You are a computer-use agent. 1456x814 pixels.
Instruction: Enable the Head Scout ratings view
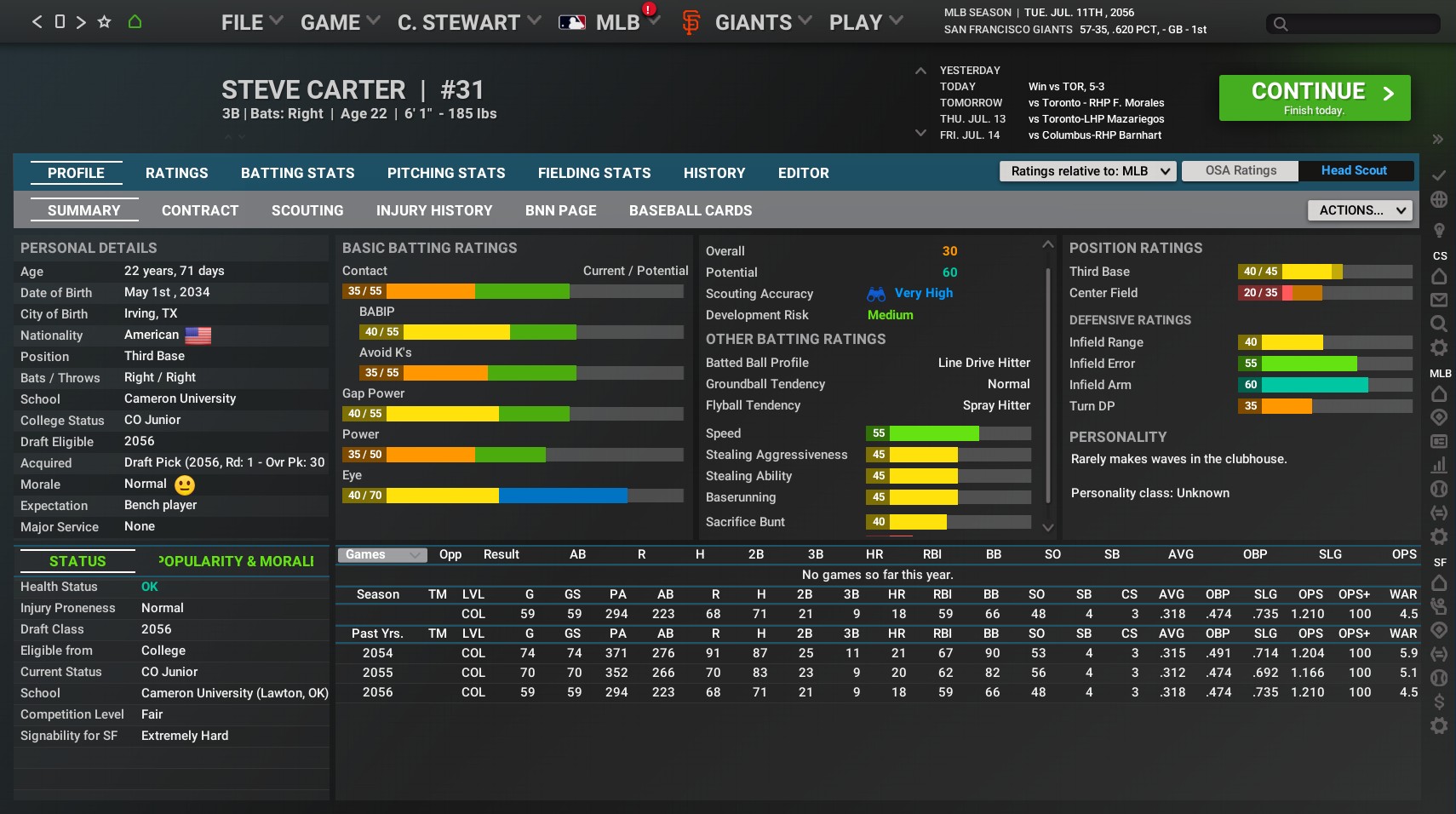click(1353, 170)
